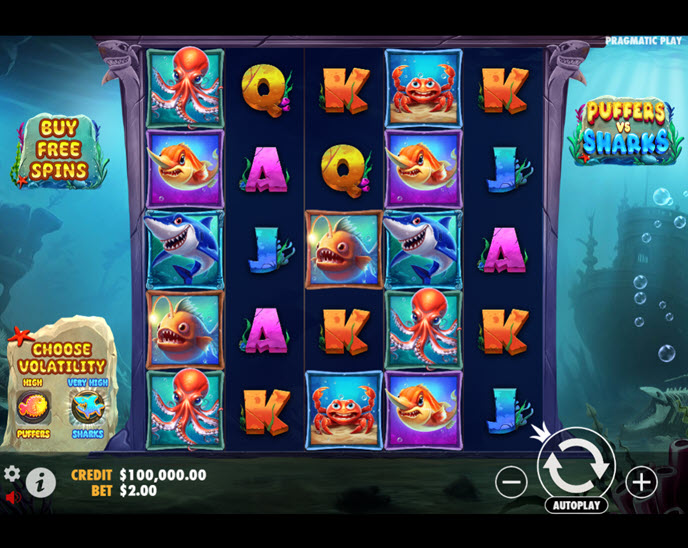Select the very high volatility Sharks option
688x548 pixels.
(87, 408)
